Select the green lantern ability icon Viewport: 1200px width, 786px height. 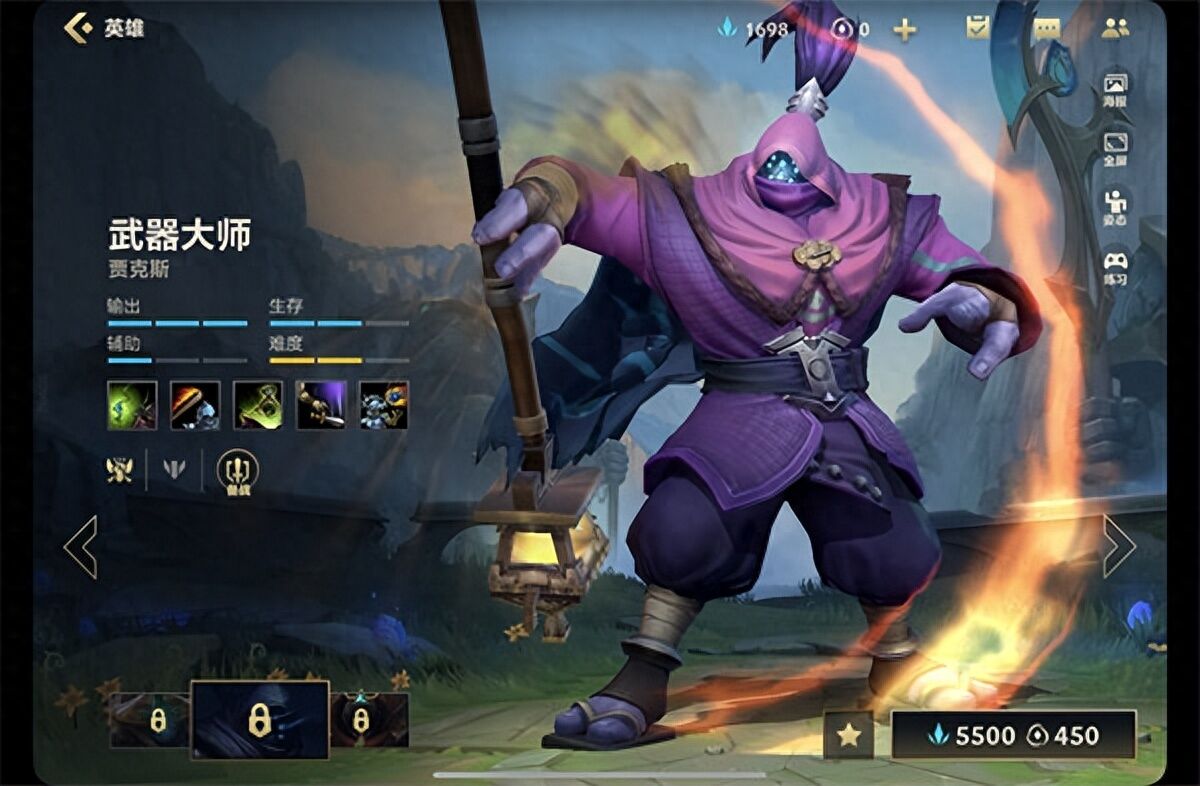click(x=258, y=405)
